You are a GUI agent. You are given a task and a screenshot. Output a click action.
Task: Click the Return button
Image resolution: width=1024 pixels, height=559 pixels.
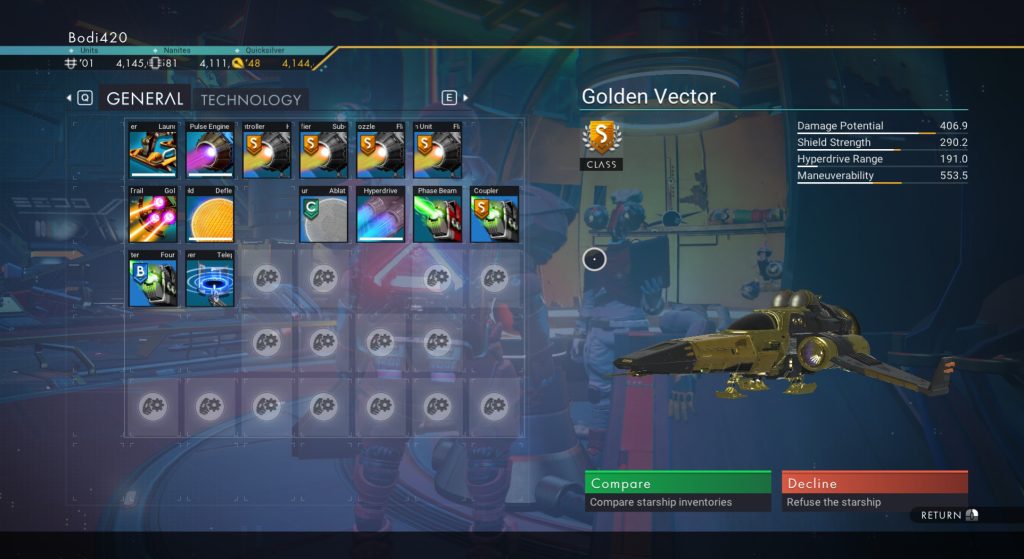[x=949, y=515]
